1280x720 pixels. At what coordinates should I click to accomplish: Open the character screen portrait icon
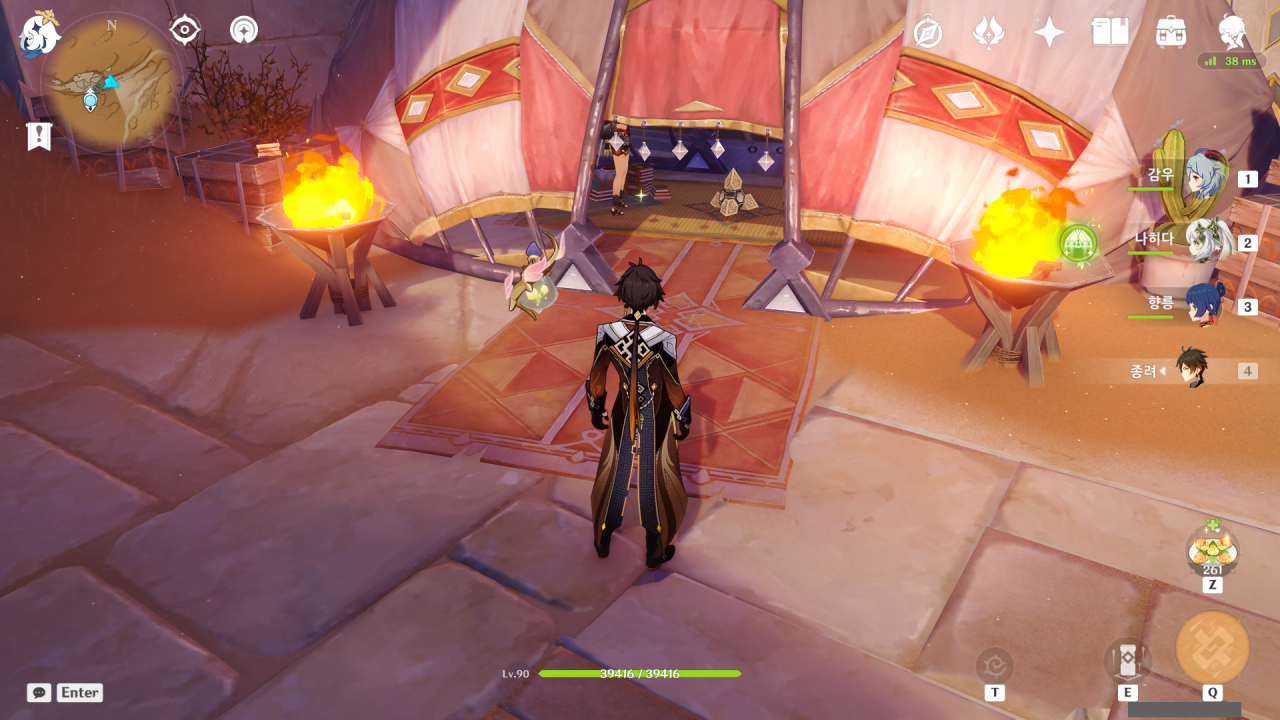tap(1233, 33)
